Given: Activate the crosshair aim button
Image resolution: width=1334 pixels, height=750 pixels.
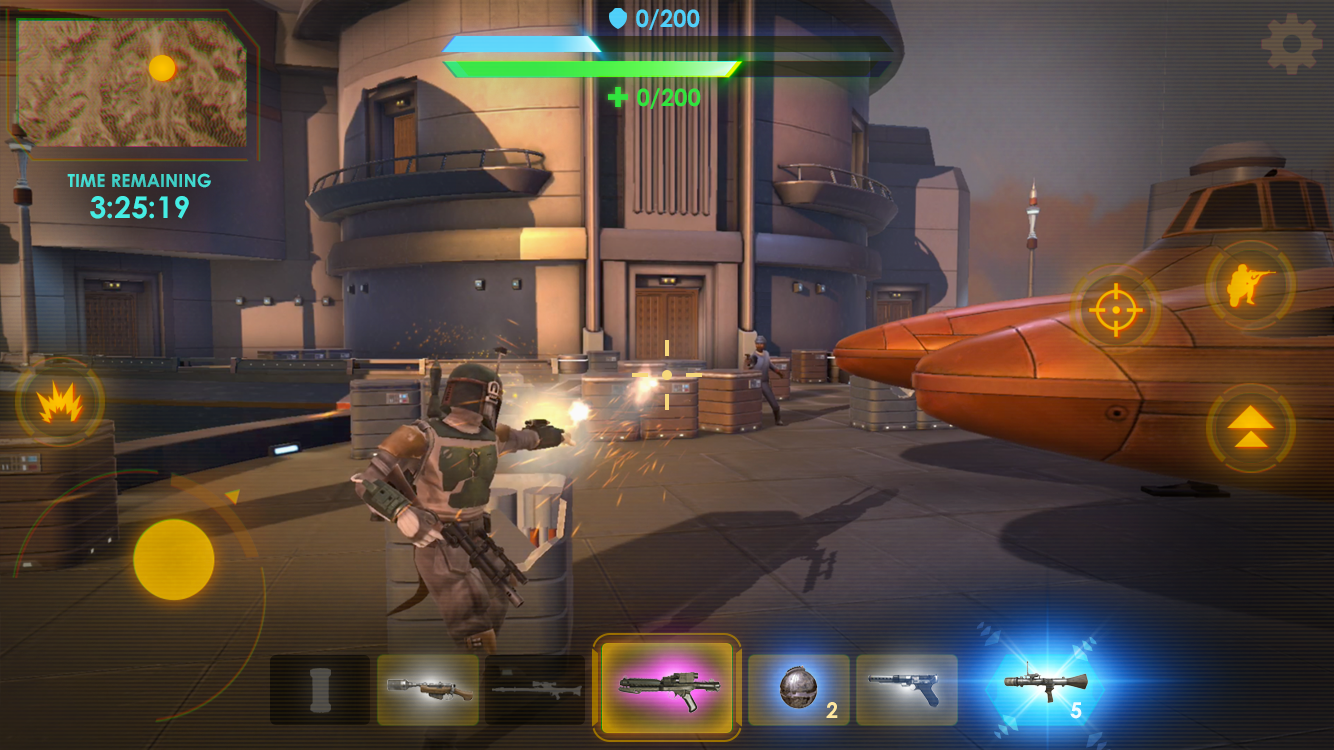Looking at the screenshot, I should coord(1116,310).
